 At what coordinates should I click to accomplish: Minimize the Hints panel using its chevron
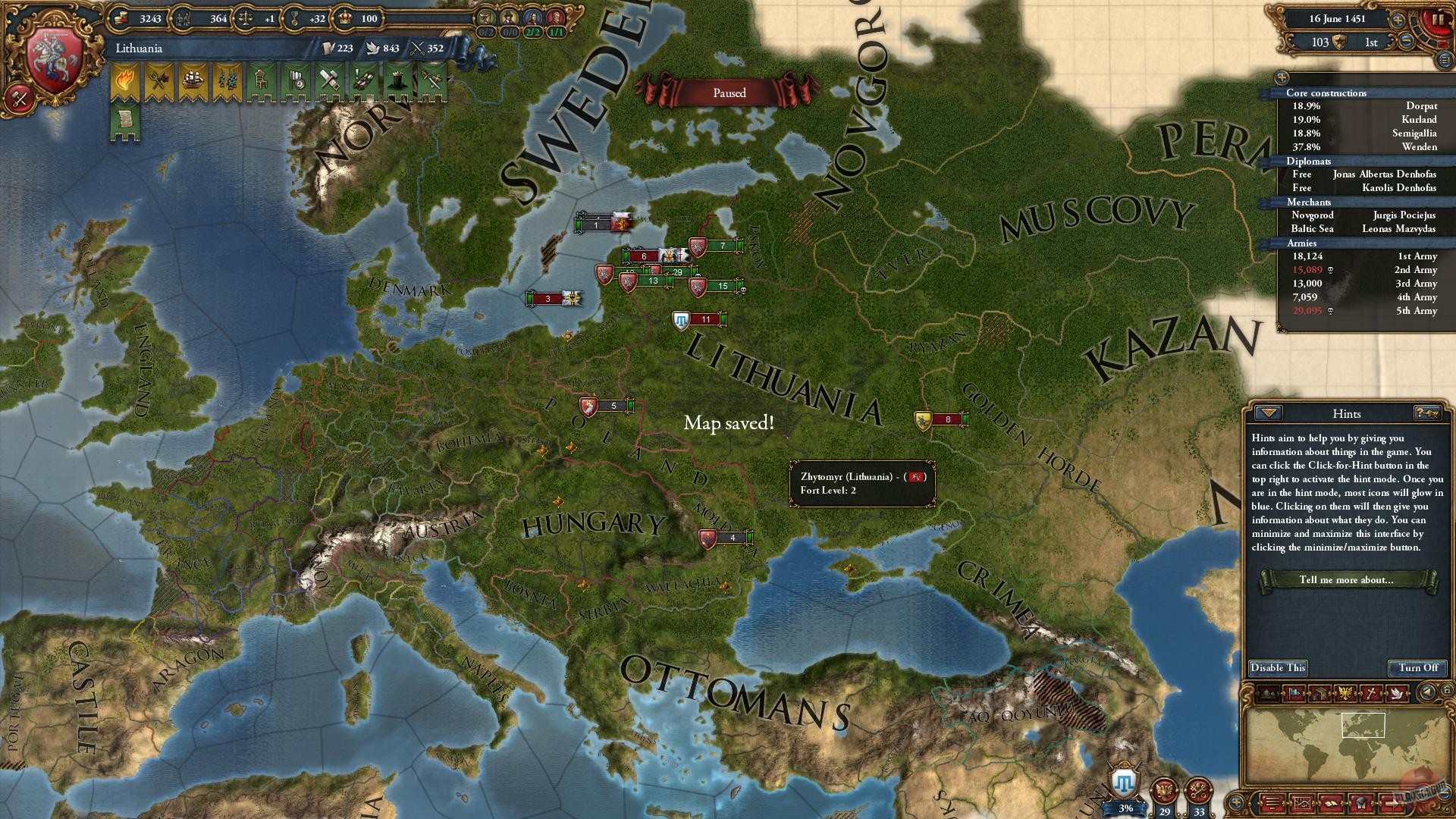(x=1268, y=413)
